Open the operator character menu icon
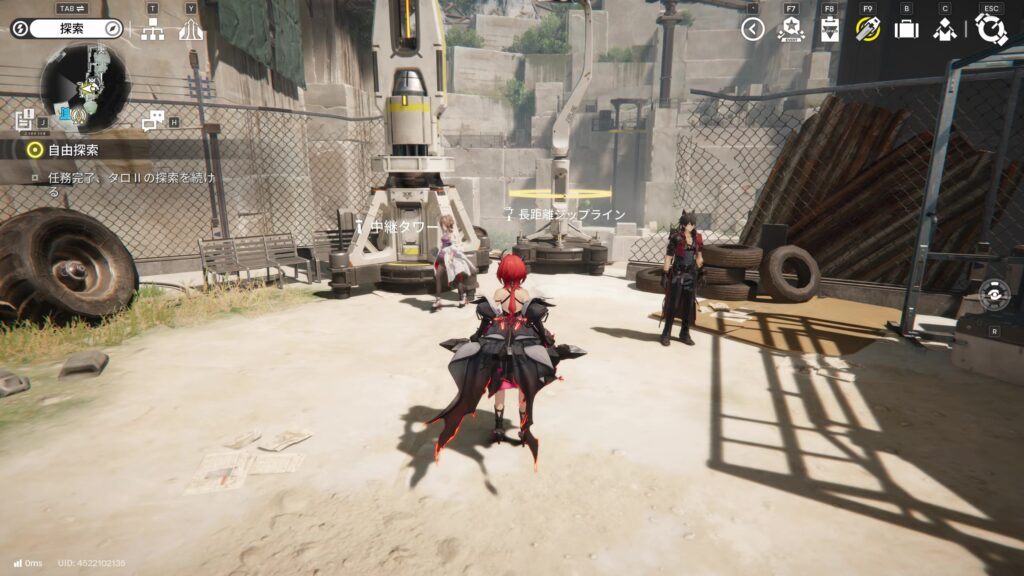The height and width of the screenshot is (576, 1024). [x=944, y=29]
